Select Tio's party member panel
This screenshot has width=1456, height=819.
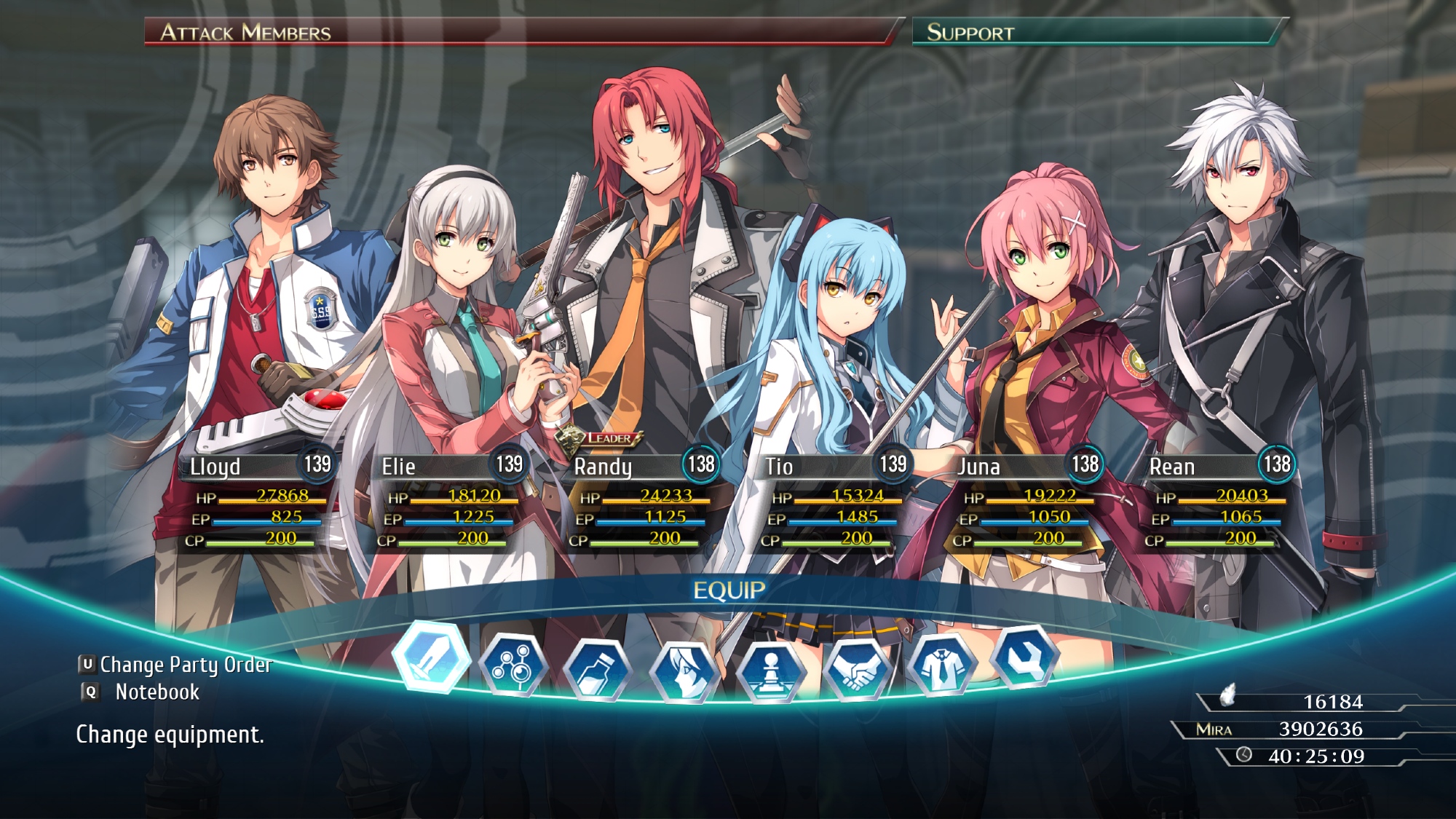831,501
